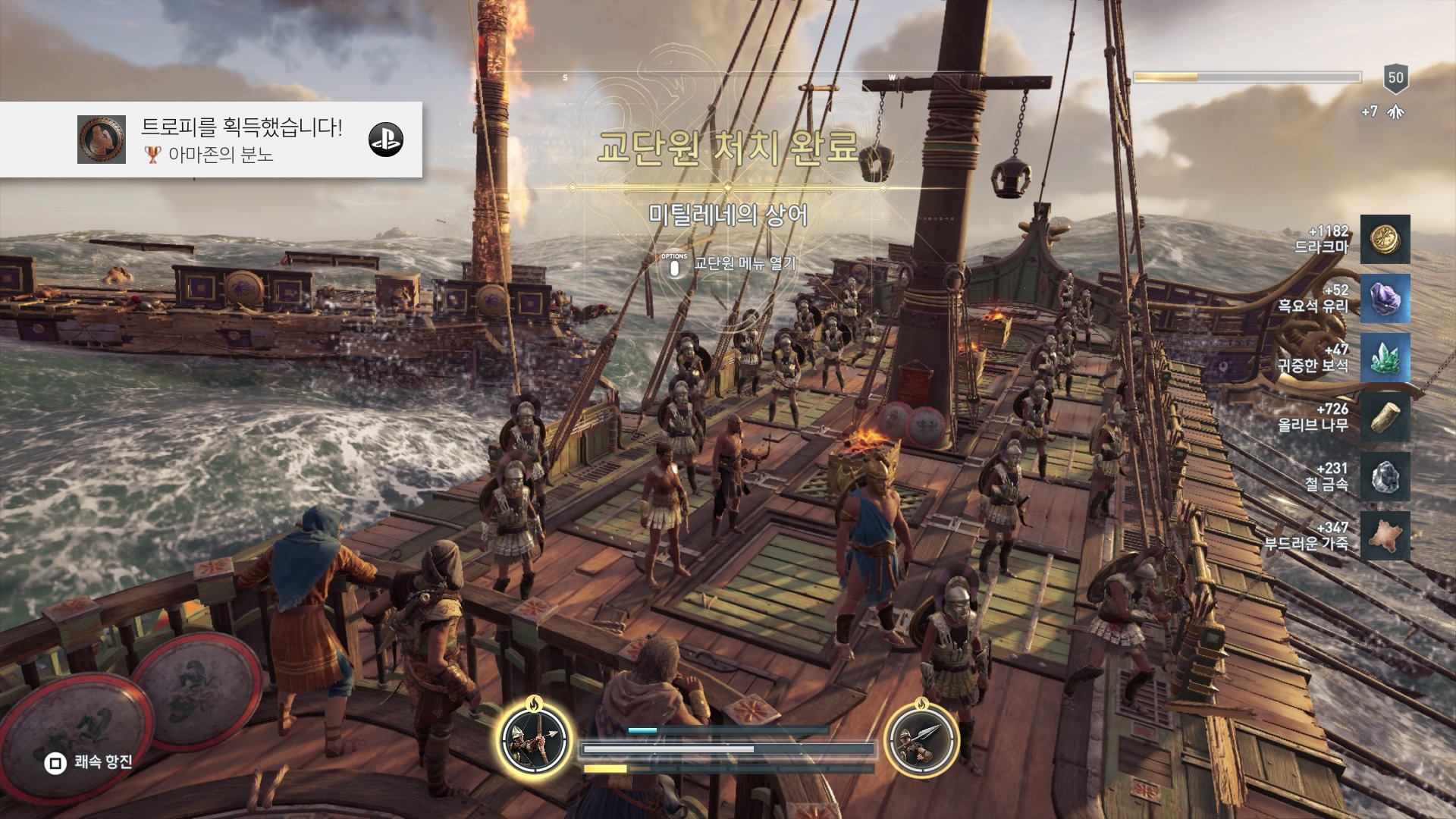Click the PlayStation logo on the notification
Screen dimensions: 1456x819
pyautogui.click(x=386, y=140)
